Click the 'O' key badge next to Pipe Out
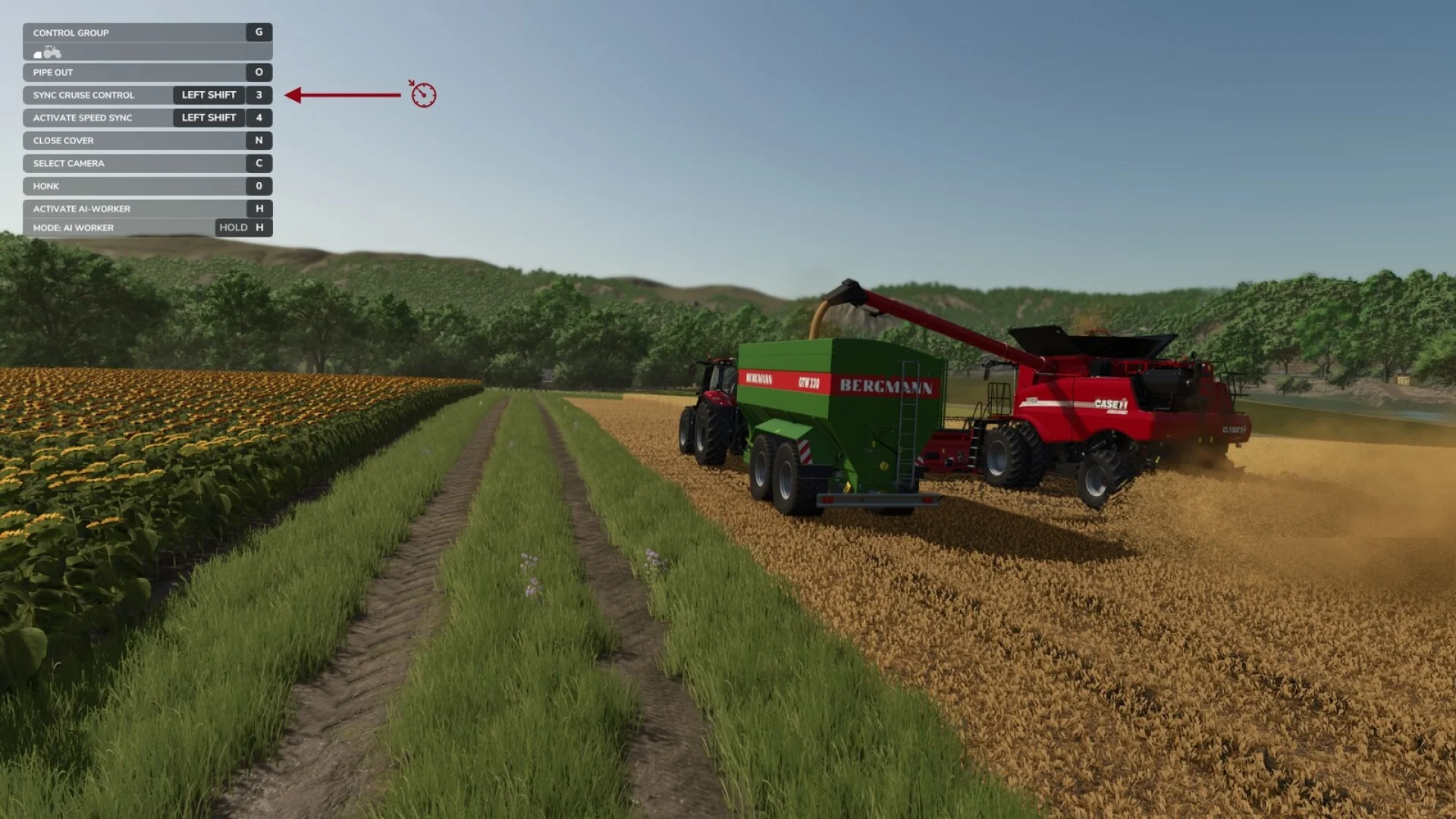Viewport: 1456px width, 819px height. click(x=259, y=72)
